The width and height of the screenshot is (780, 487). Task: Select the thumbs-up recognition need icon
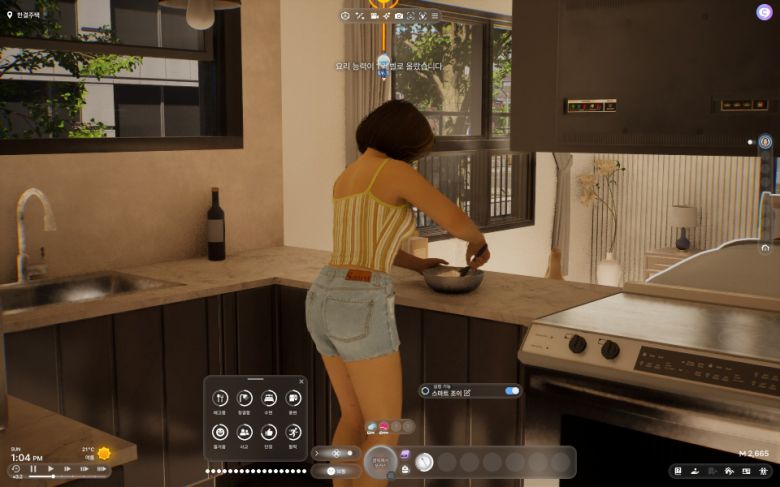[269, 432]
